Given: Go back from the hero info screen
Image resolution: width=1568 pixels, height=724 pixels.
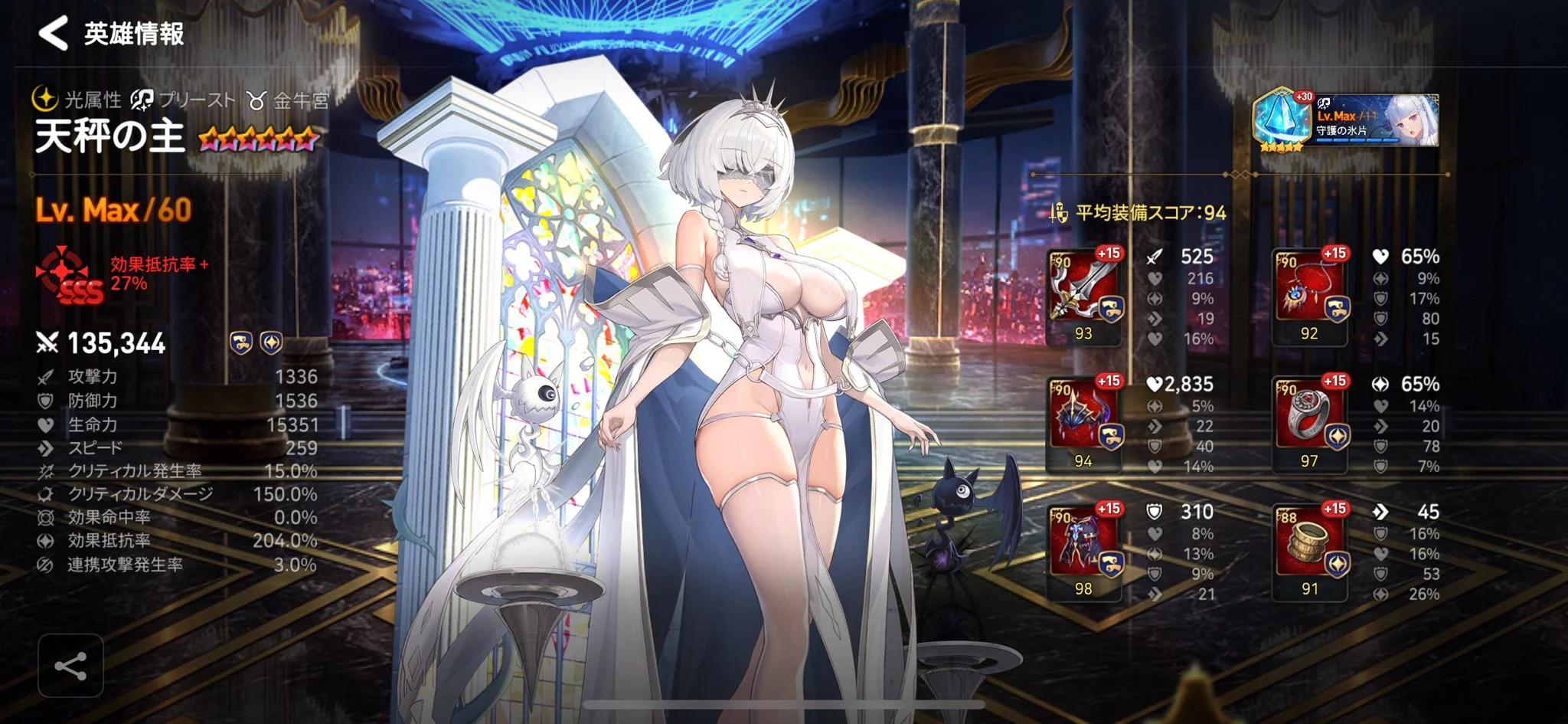Looking at the screenshot, I should tap(53, 34).
